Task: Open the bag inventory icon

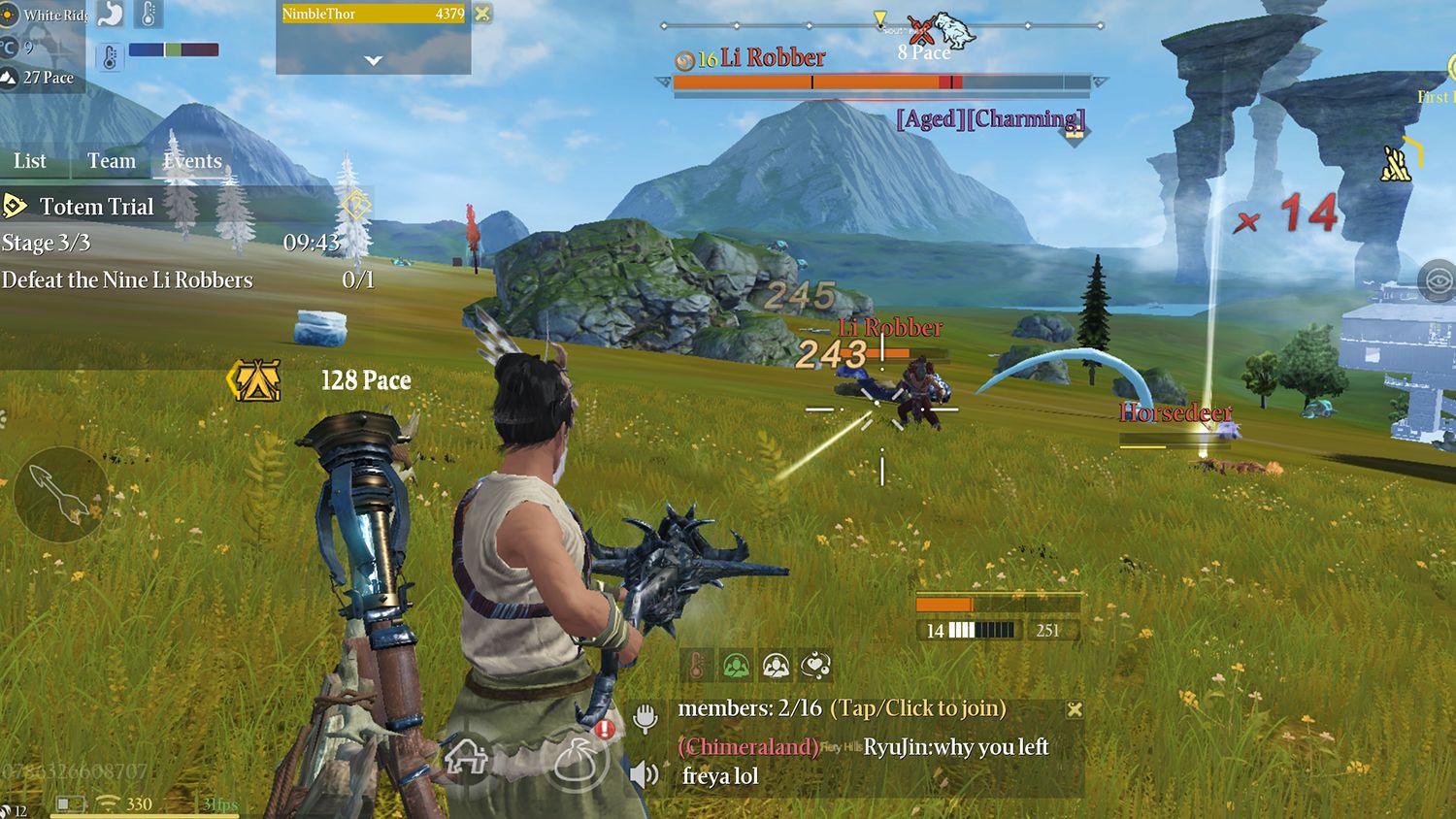Action: [580, 760]
